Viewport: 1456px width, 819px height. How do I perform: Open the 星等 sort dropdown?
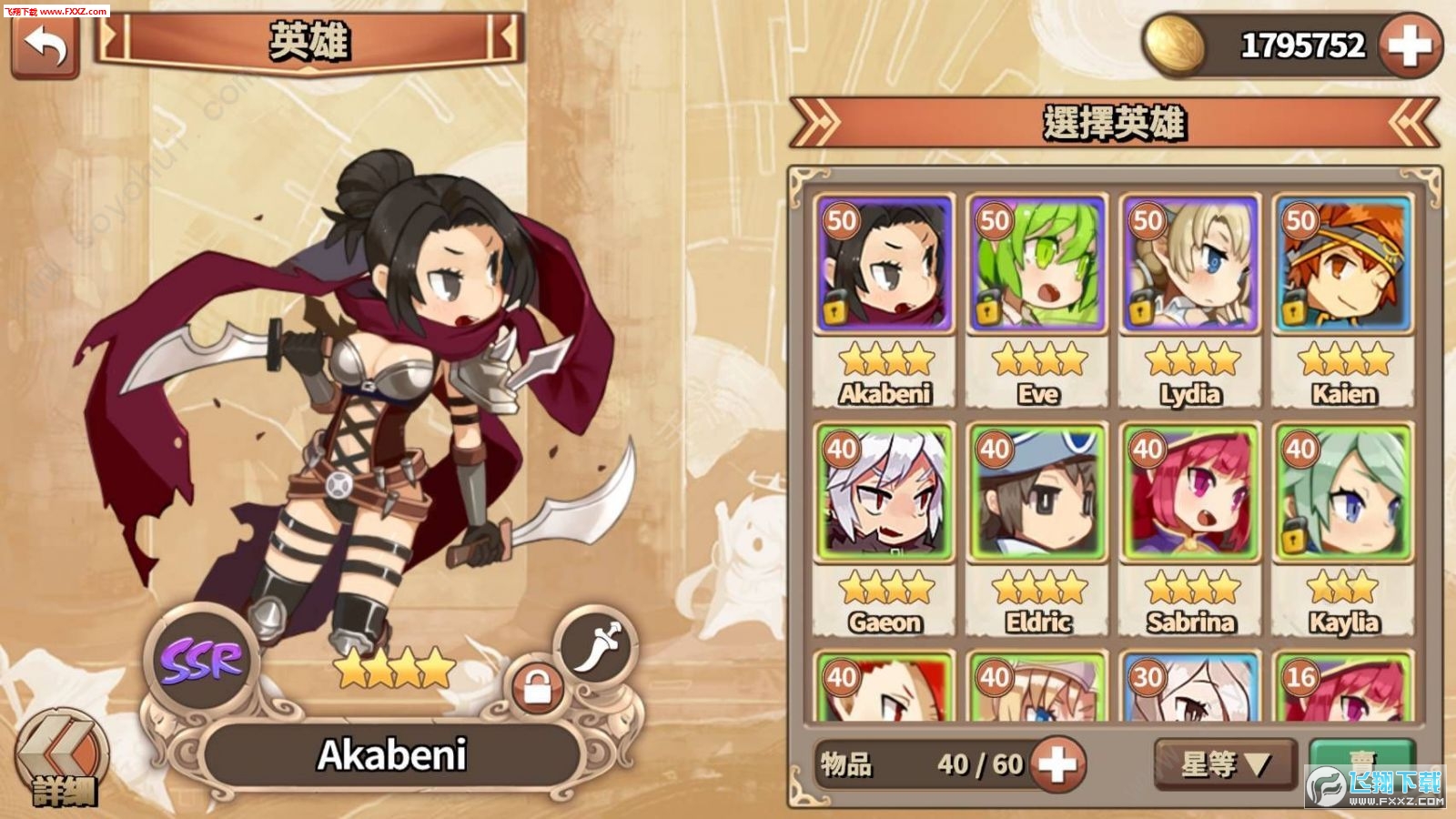click(1225, 763)
